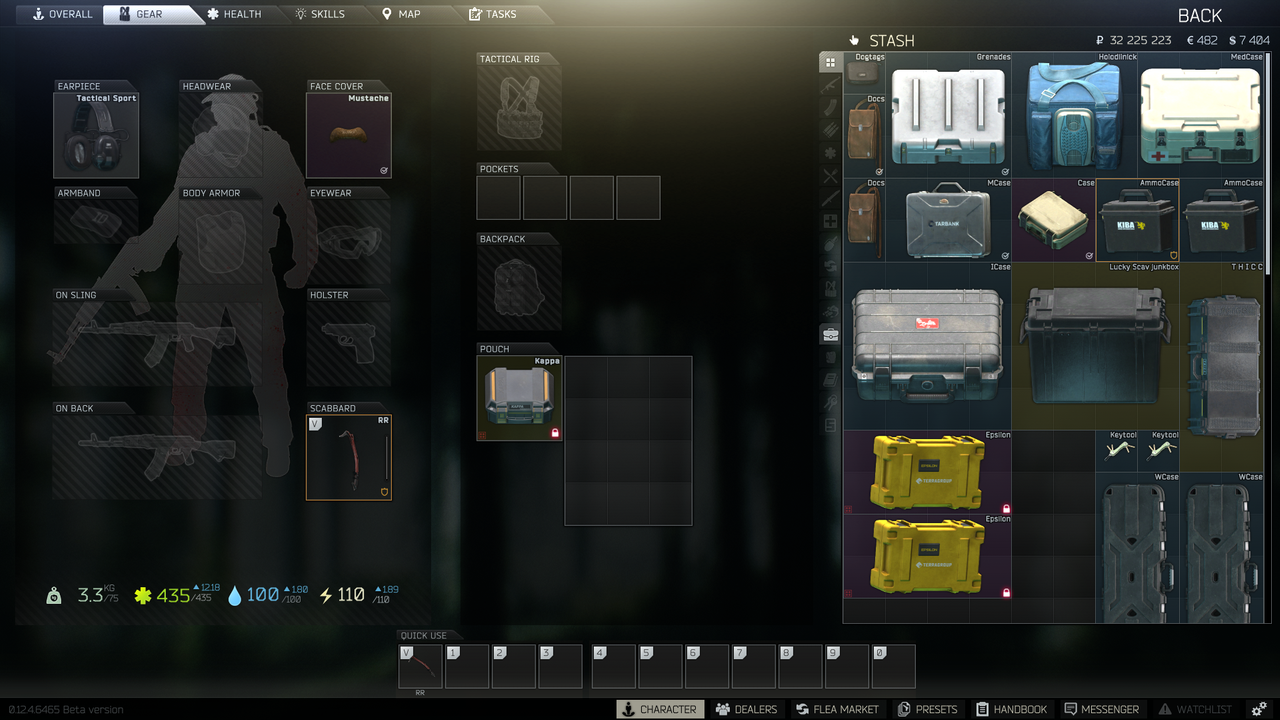Viewport: 1280px width, 720px height.
Task: Open the medical items filter (plus icon)
Action: pyautogui.click(x=830, y=218)
